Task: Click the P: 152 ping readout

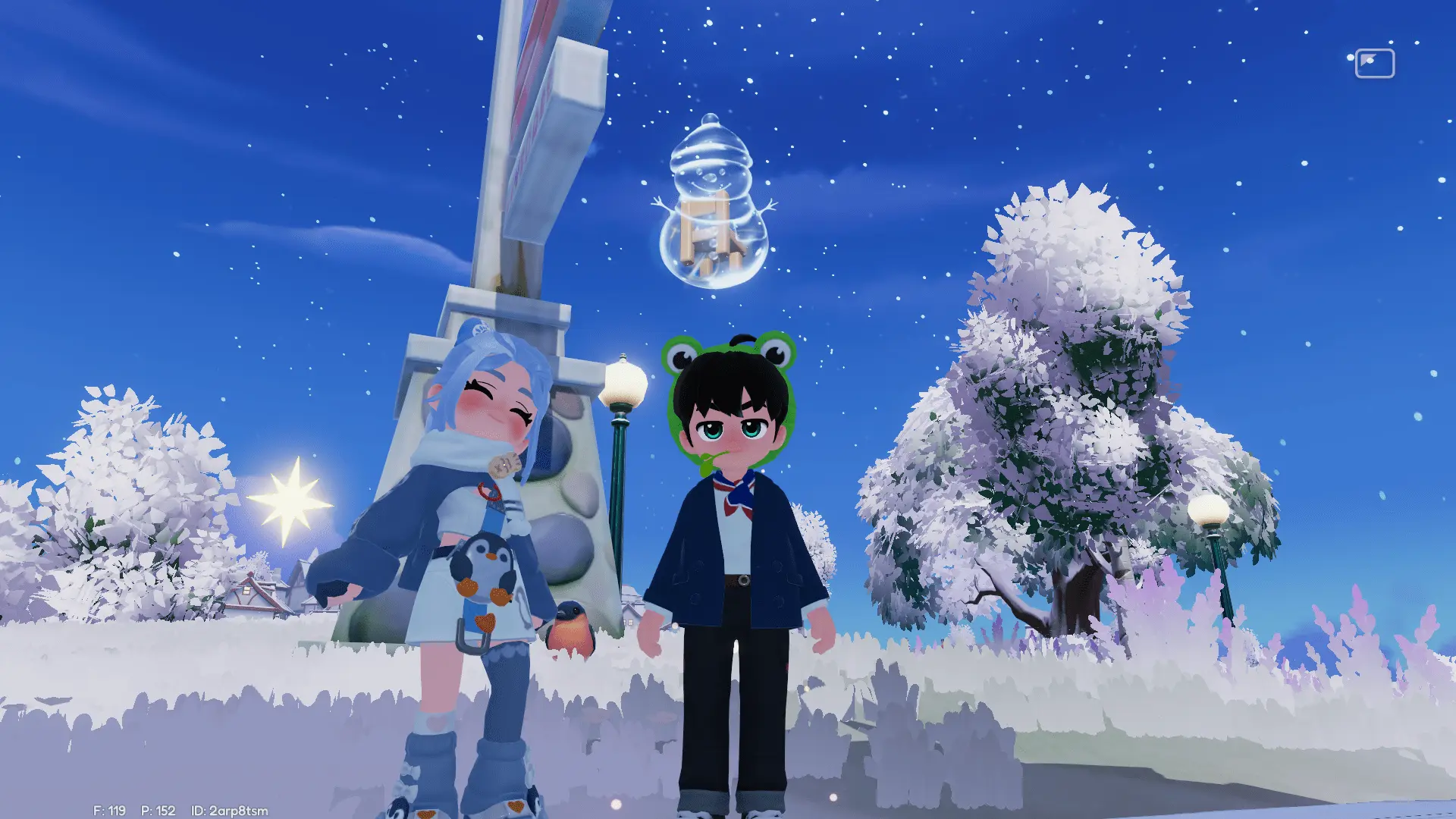Action: coord(159,808)
